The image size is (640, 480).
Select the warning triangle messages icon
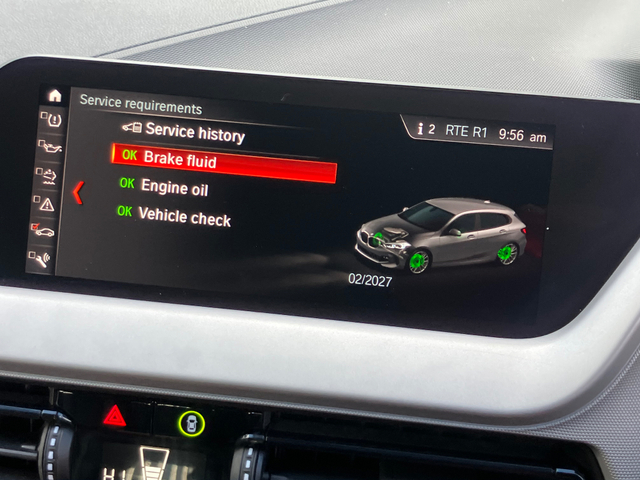click(46, 204)
